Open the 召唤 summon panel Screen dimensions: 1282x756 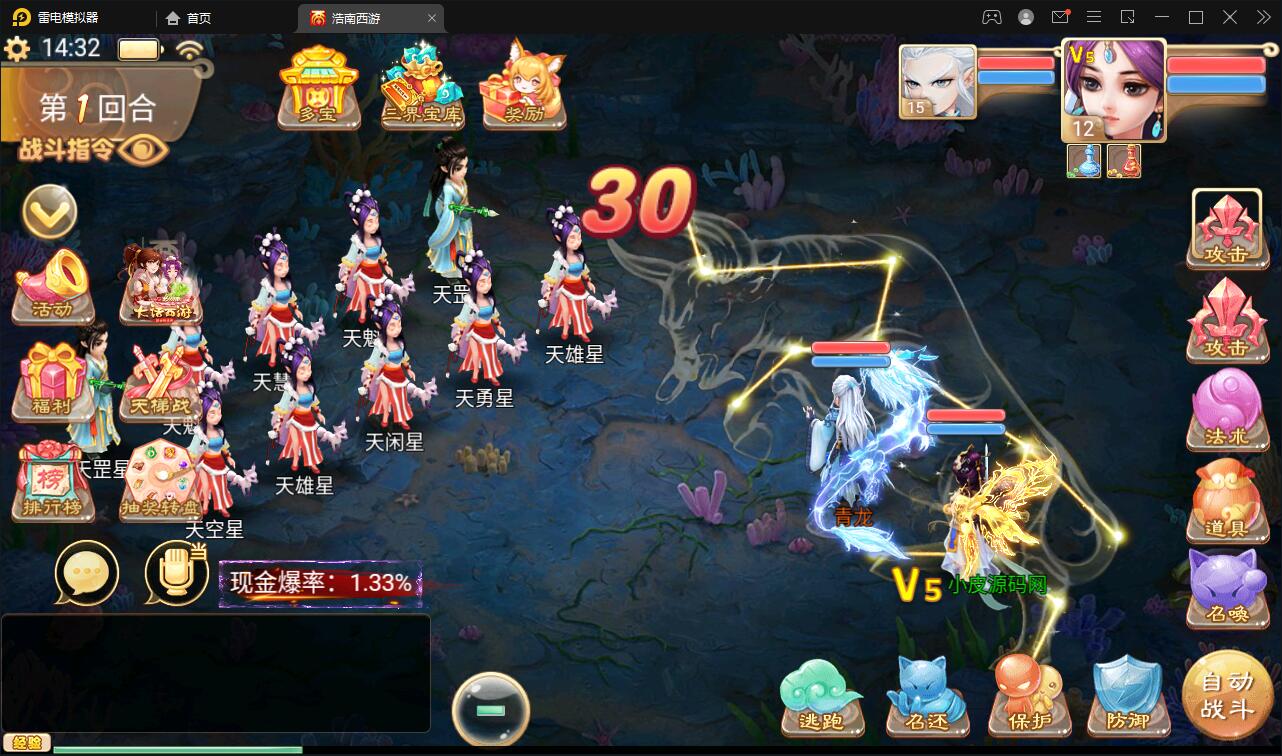pyautogui.click(x=1228, y=590)
